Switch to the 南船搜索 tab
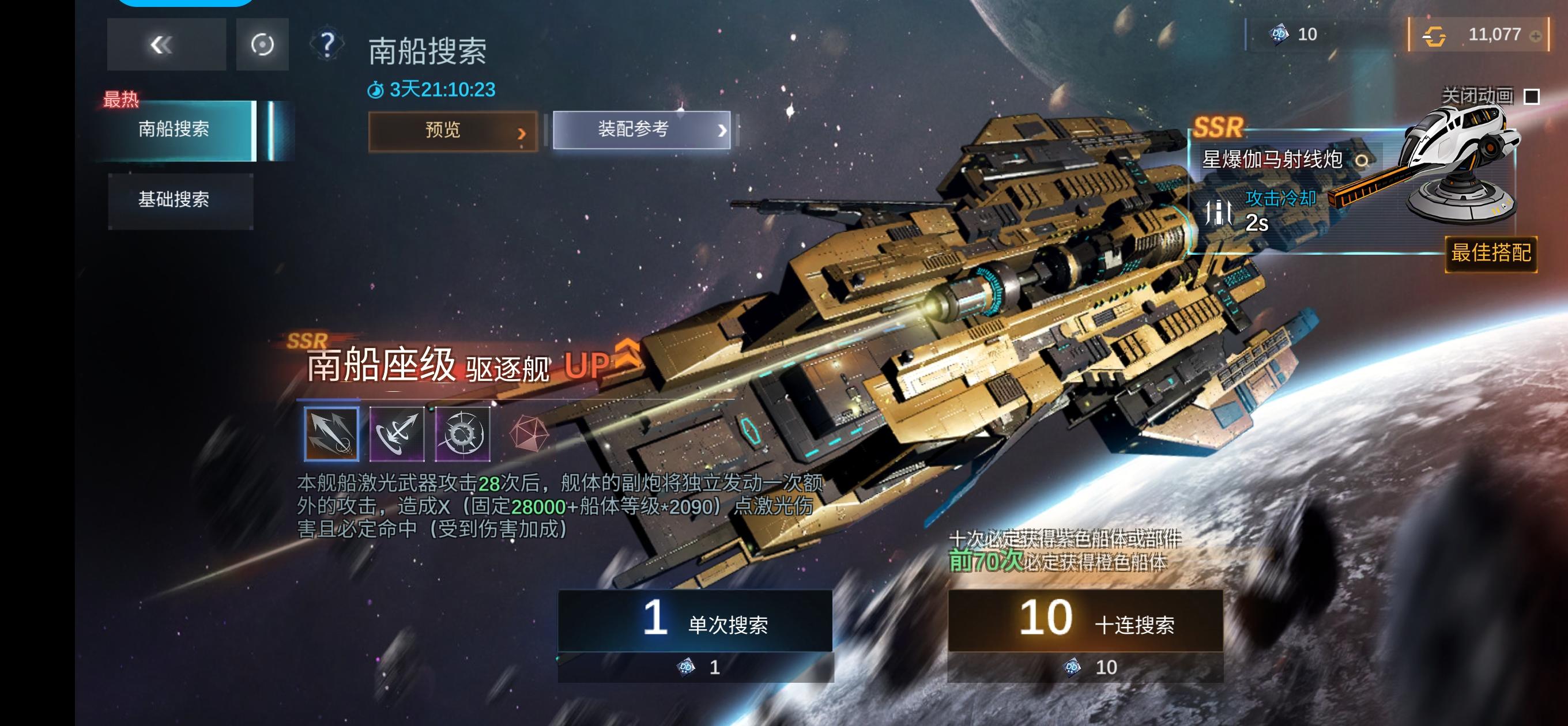This screenshot has height=726, width=1568. [174, 129]
